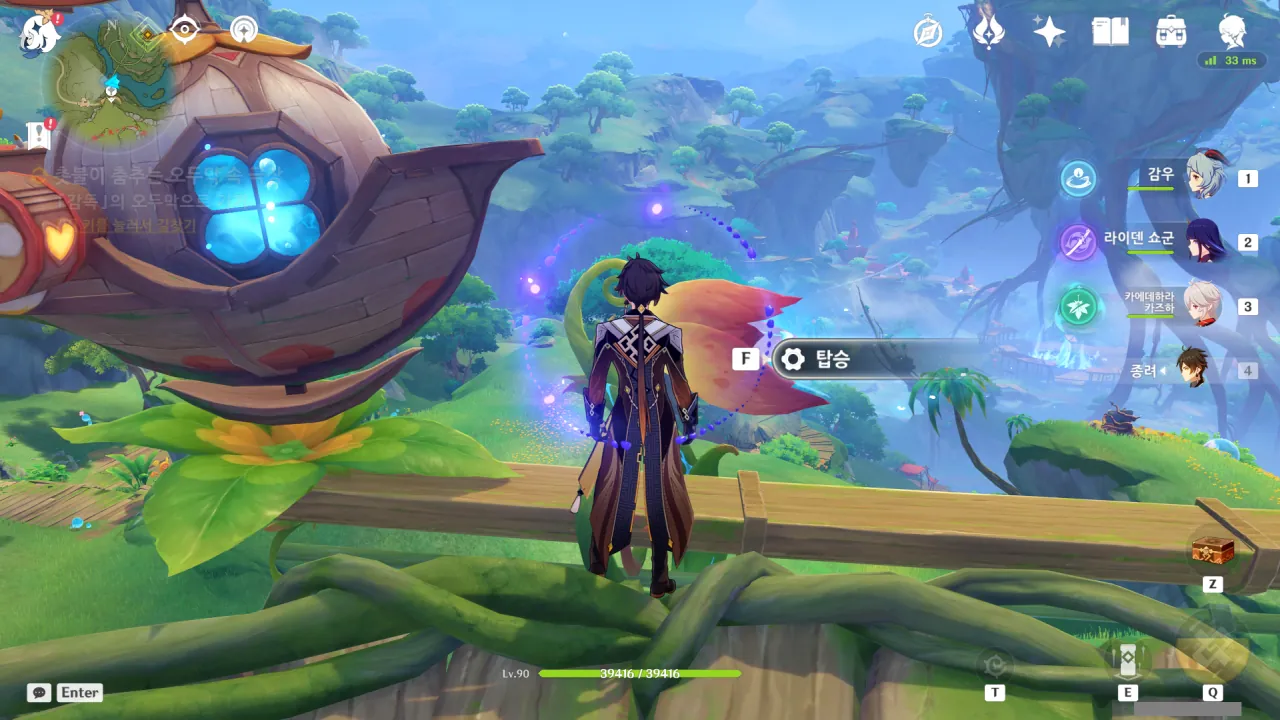Screen dimensions: 1280x720
Task: Open the compass events icon
Action: [x=928, y=33]
